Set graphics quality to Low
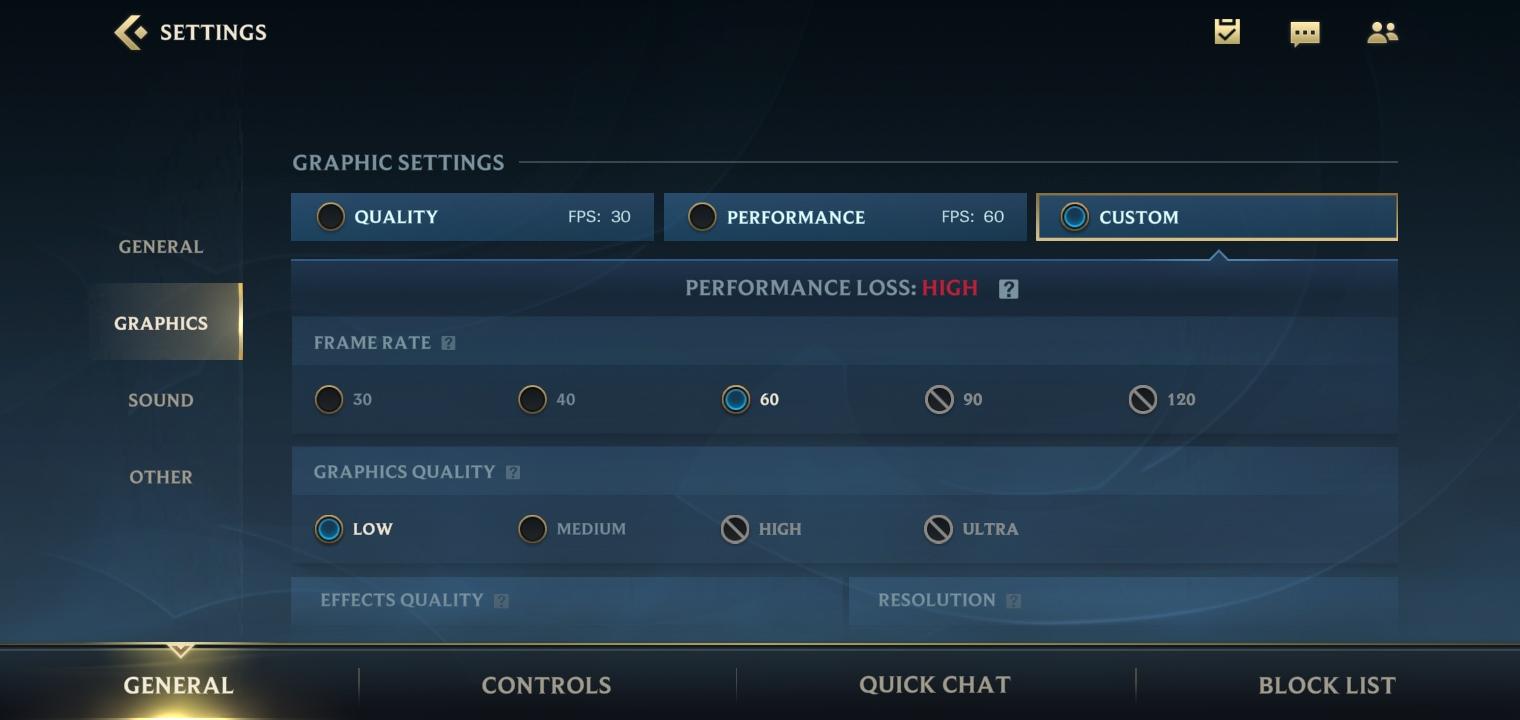Screen dimensions: 1520x720 tap(329, 529)
